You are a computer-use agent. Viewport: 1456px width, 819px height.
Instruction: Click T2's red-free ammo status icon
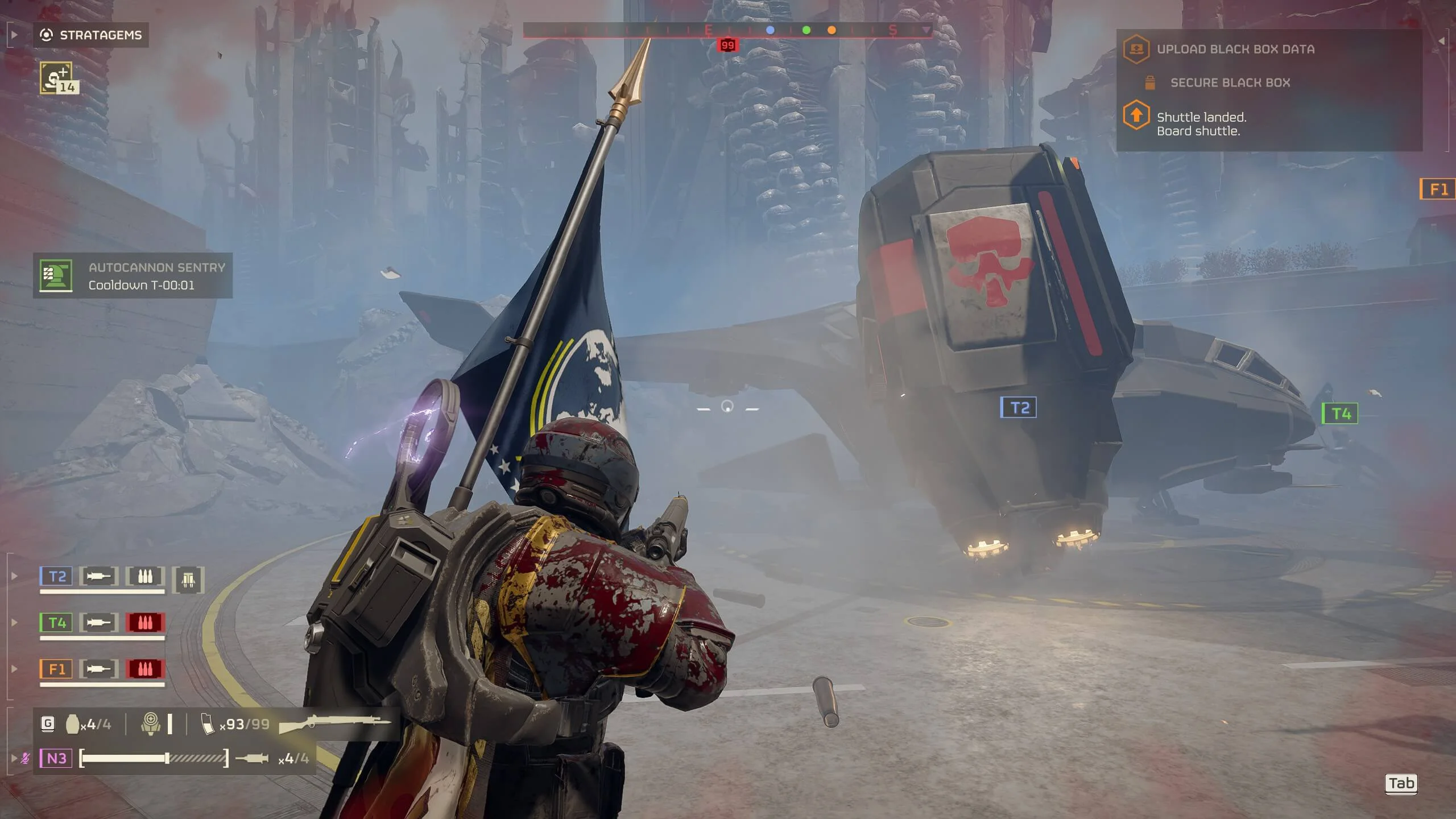145,577
